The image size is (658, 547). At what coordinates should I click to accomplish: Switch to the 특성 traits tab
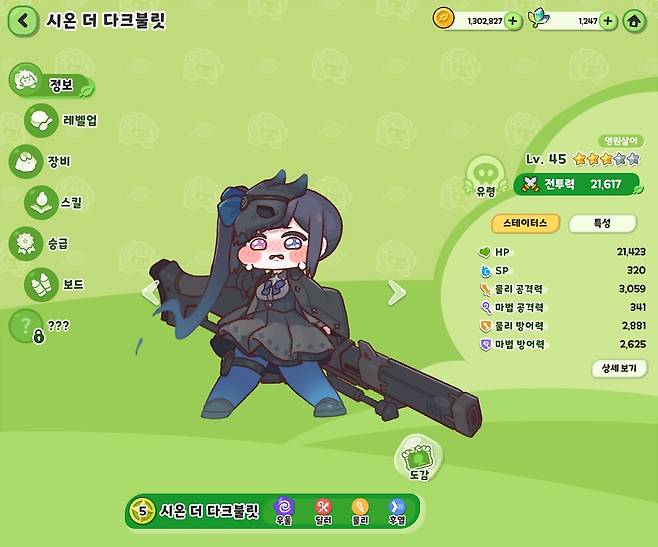603,224
